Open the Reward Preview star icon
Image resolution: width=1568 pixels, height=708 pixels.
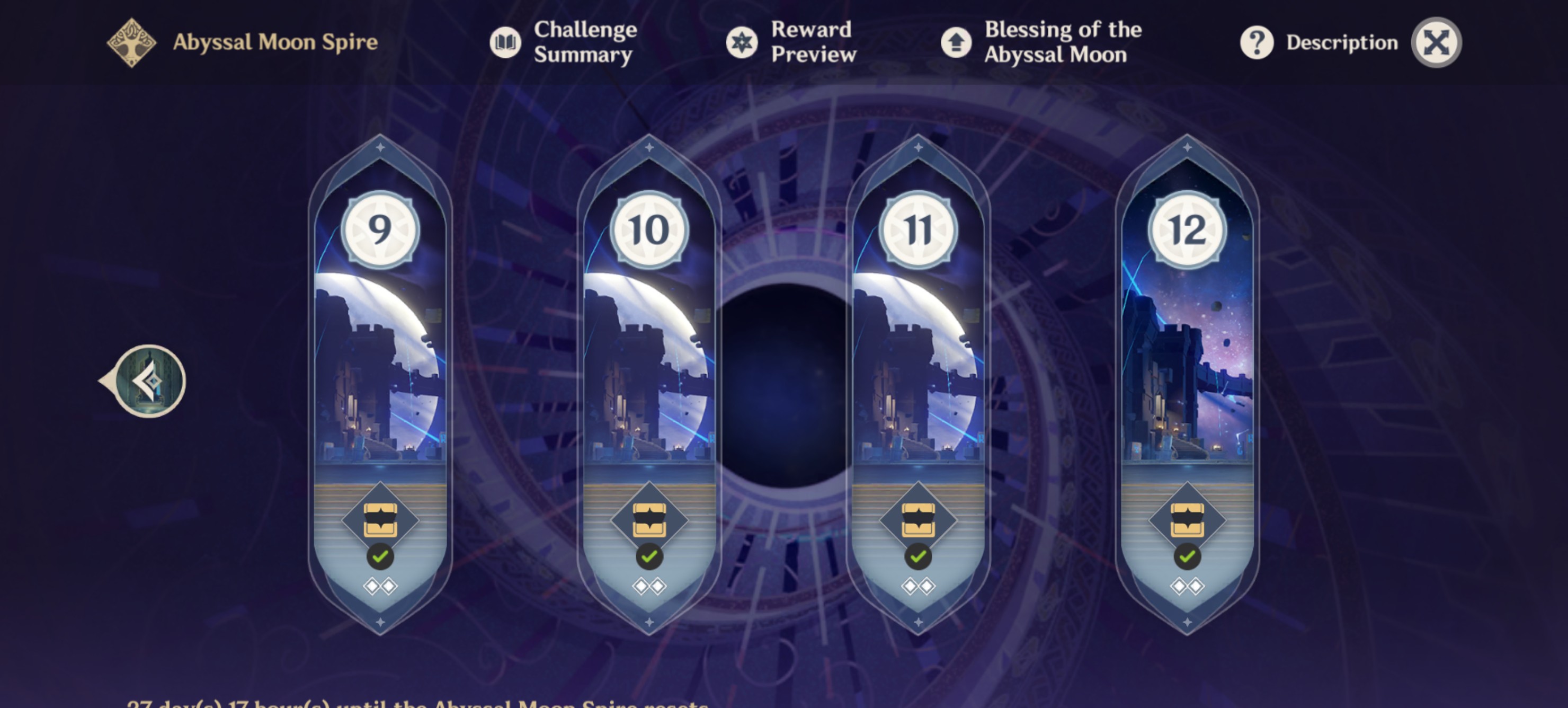pyautogui.click(x=742, y=42)
